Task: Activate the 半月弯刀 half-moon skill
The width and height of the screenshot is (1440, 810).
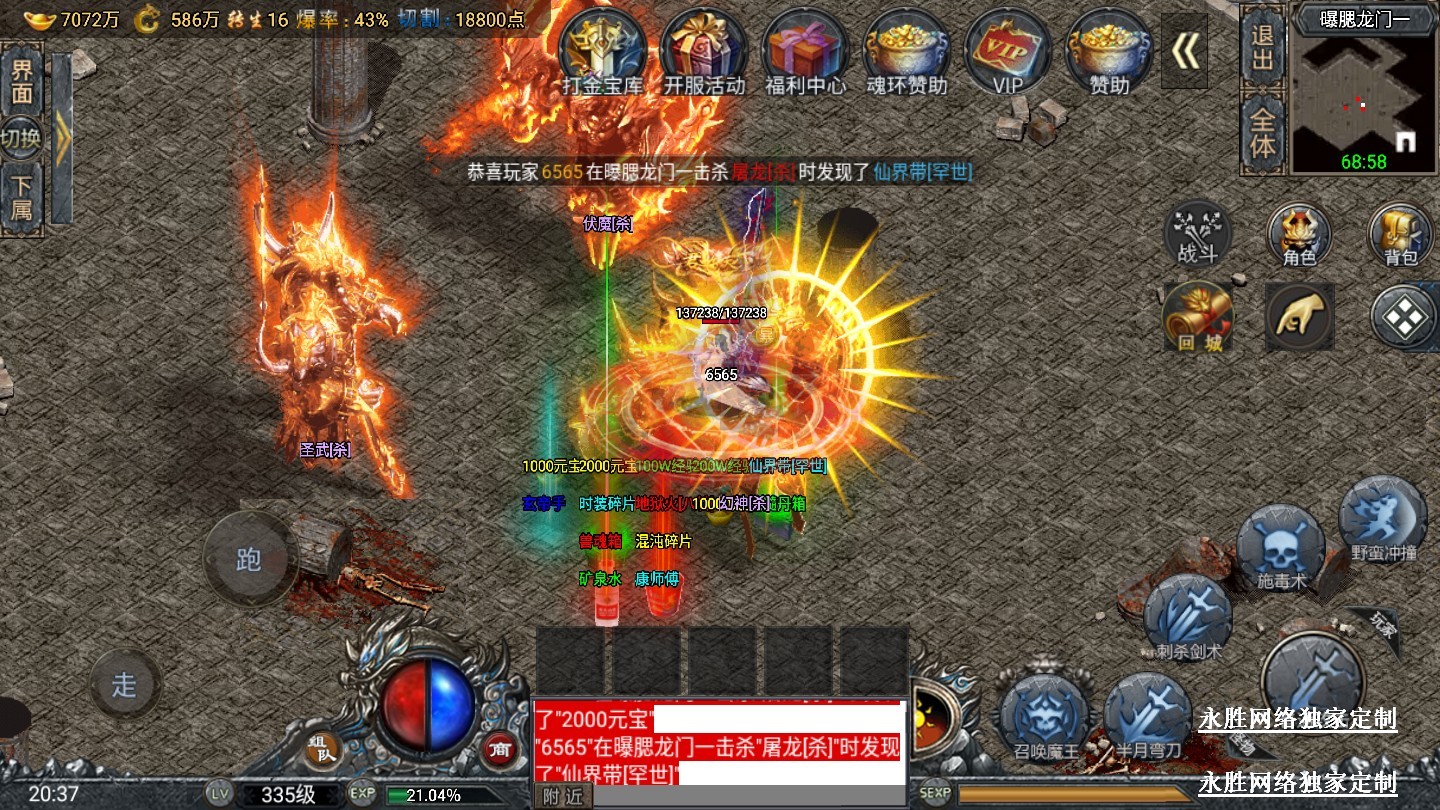Action: click(1148, 716)
